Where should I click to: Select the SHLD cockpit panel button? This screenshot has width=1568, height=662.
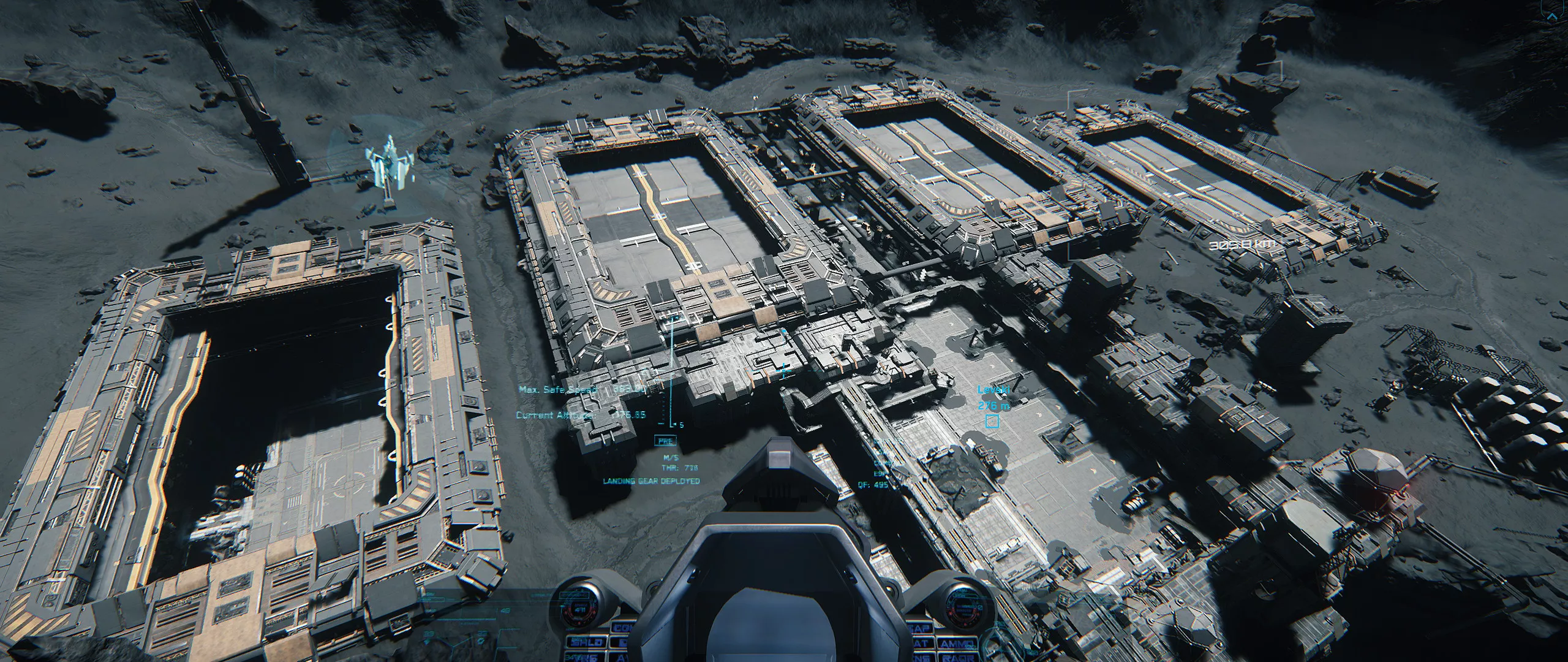click(586, 643)
